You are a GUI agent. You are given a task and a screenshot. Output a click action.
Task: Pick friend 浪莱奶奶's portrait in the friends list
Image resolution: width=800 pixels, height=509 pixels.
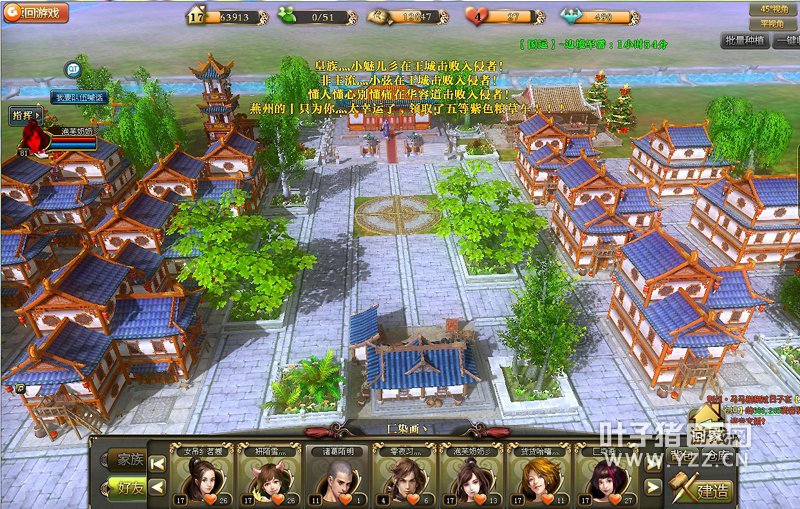click(x=471, y=481)
